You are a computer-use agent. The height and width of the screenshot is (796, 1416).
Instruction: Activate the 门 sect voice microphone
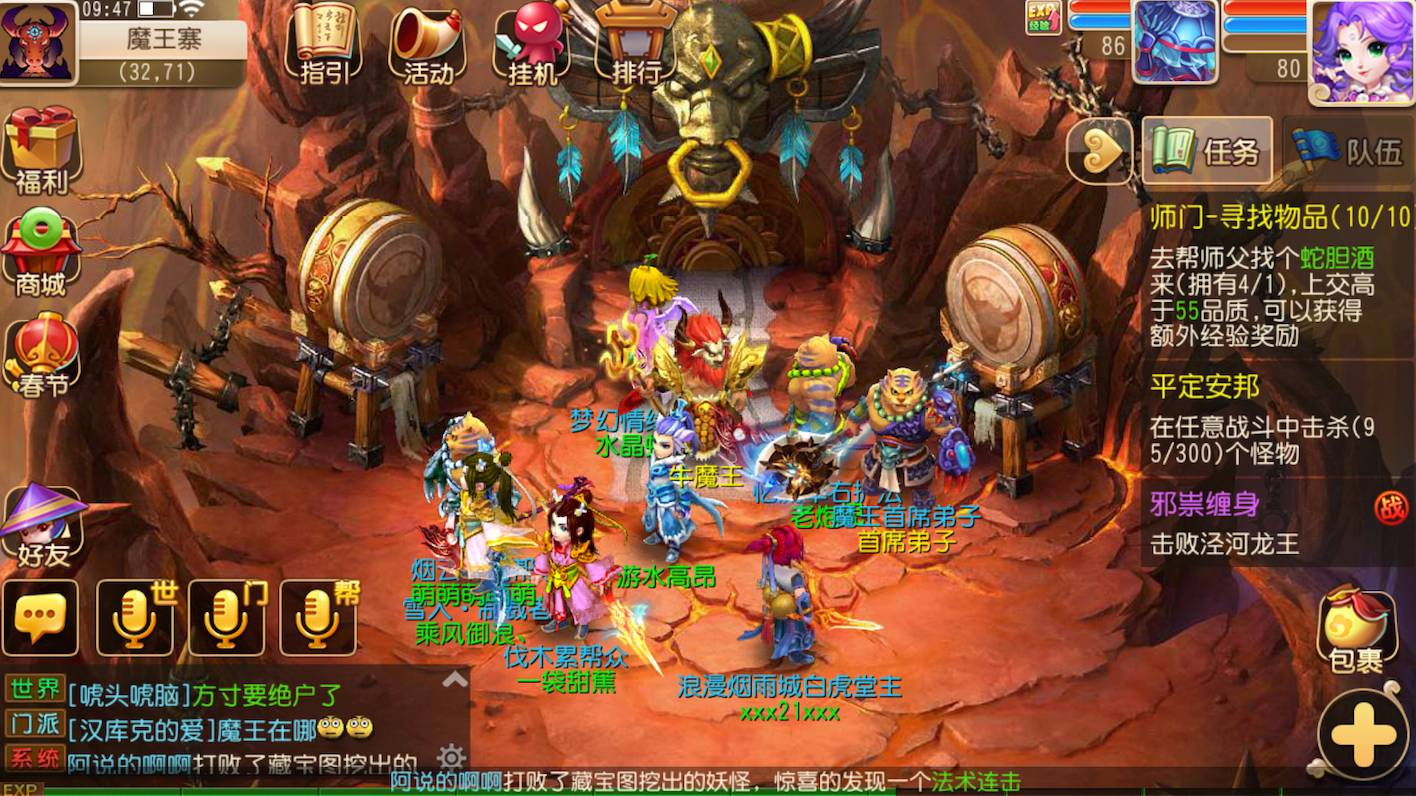click(227, 618)
